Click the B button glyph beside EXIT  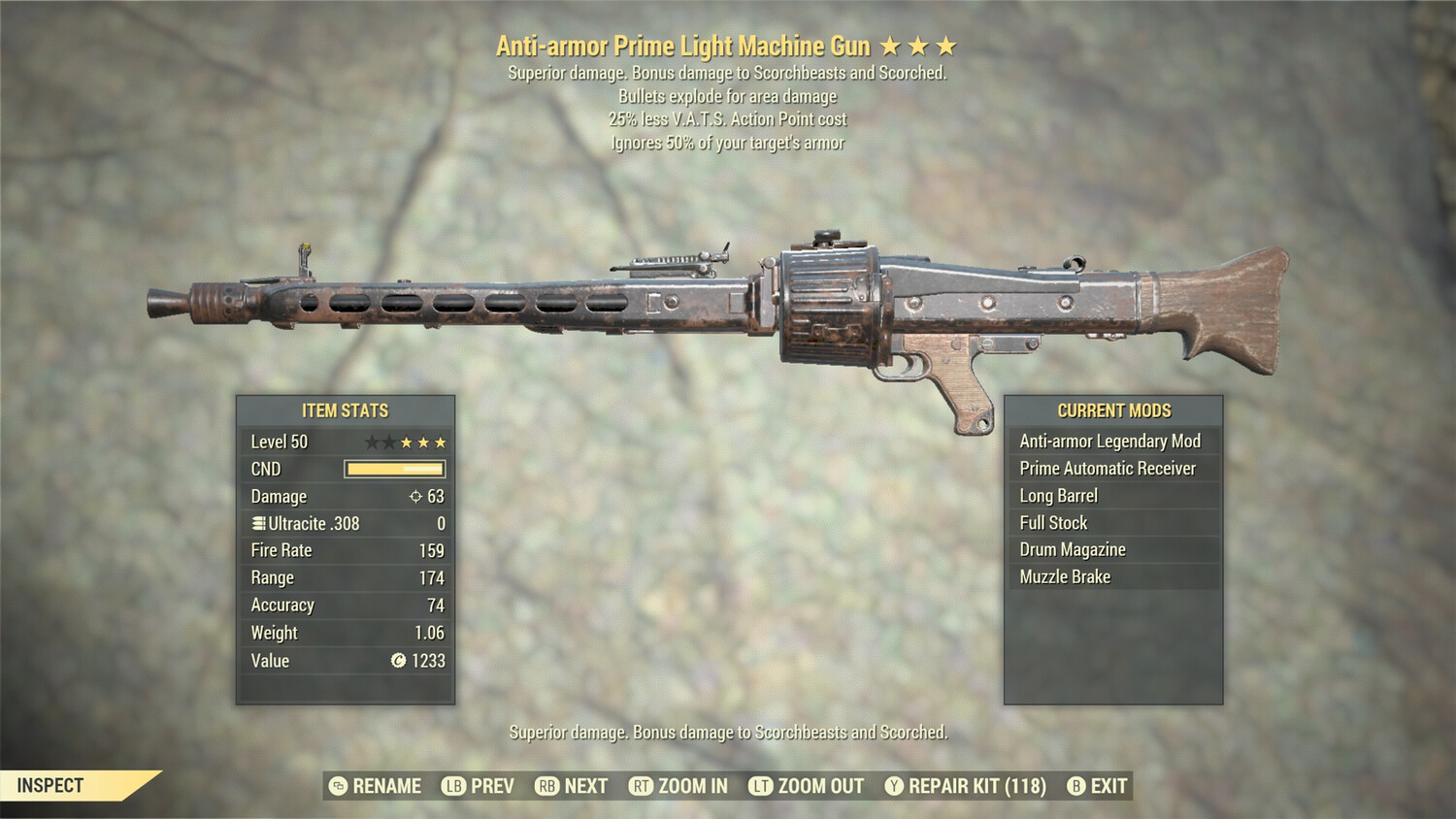point(1075,786)
